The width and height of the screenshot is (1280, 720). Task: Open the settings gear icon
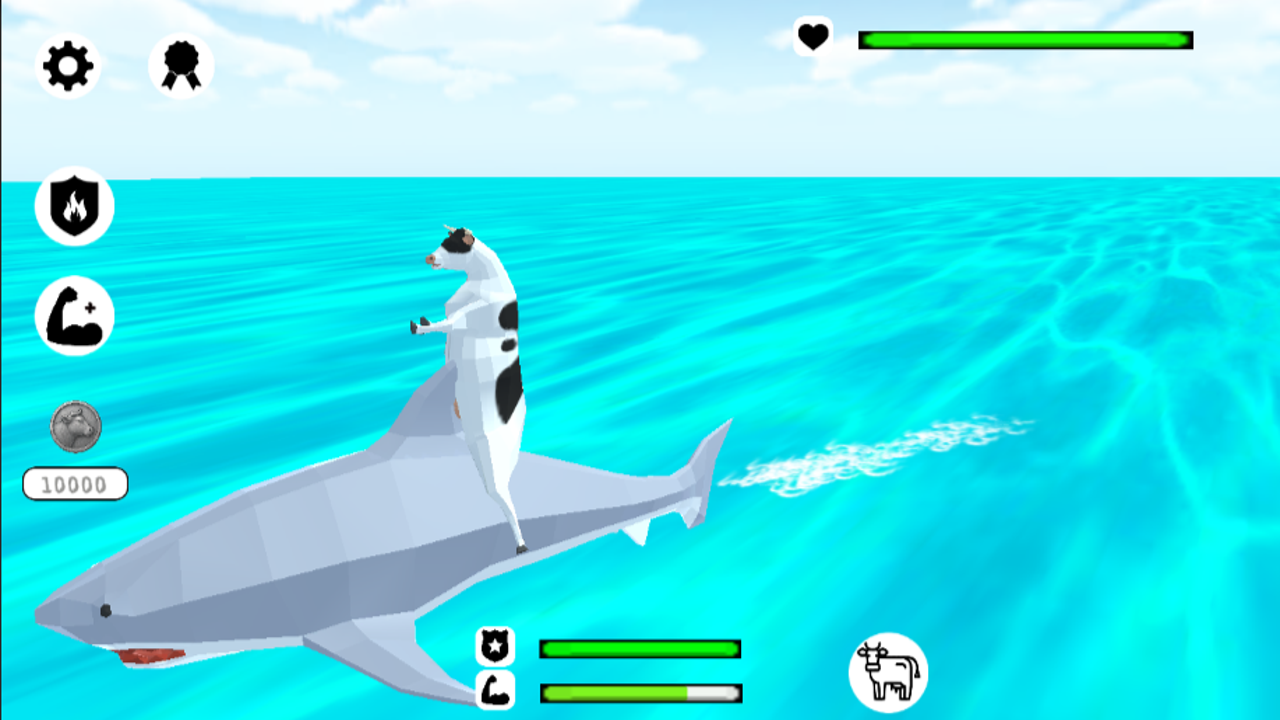click(68, 66)
